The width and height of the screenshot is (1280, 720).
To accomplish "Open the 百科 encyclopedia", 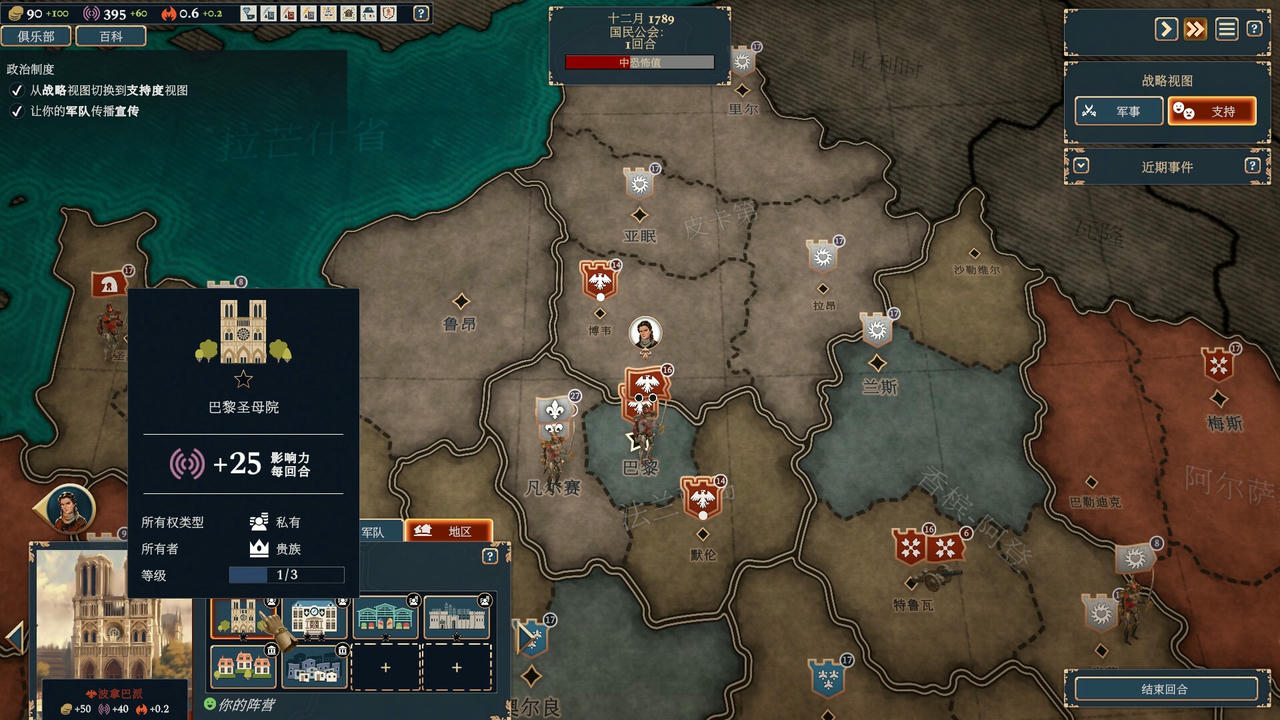I will pyautogui.click(x=110, y=35).
